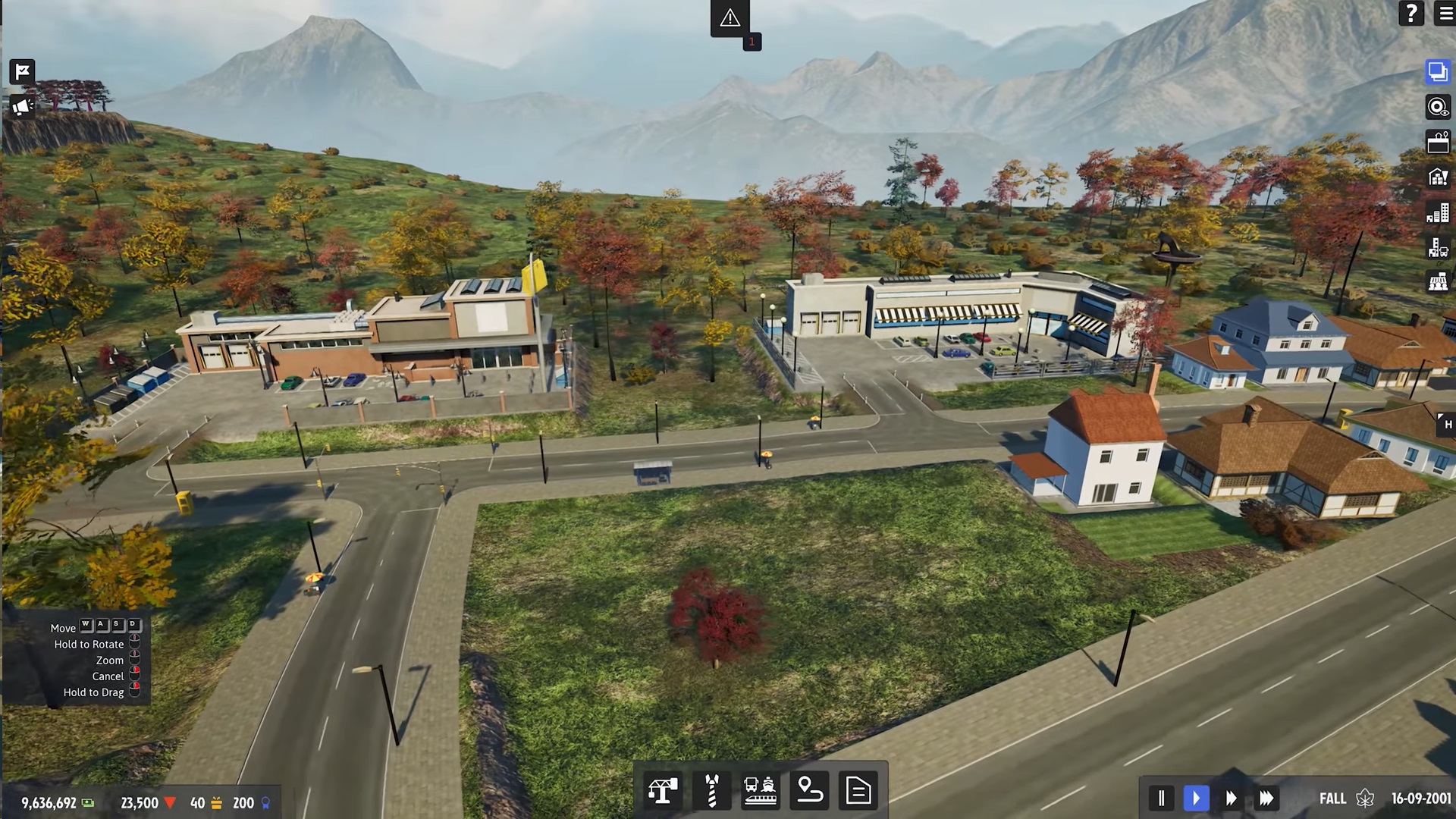Open the hamburger main menu

[1445, 14]
